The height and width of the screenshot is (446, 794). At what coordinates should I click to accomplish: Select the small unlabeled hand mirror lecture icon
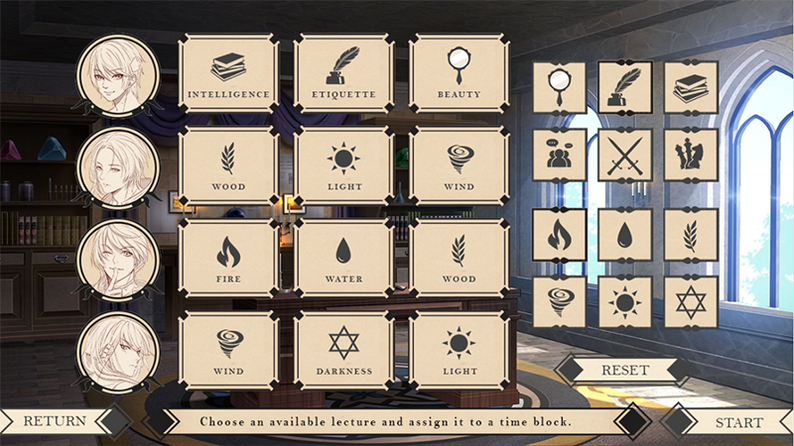[559, 88]
